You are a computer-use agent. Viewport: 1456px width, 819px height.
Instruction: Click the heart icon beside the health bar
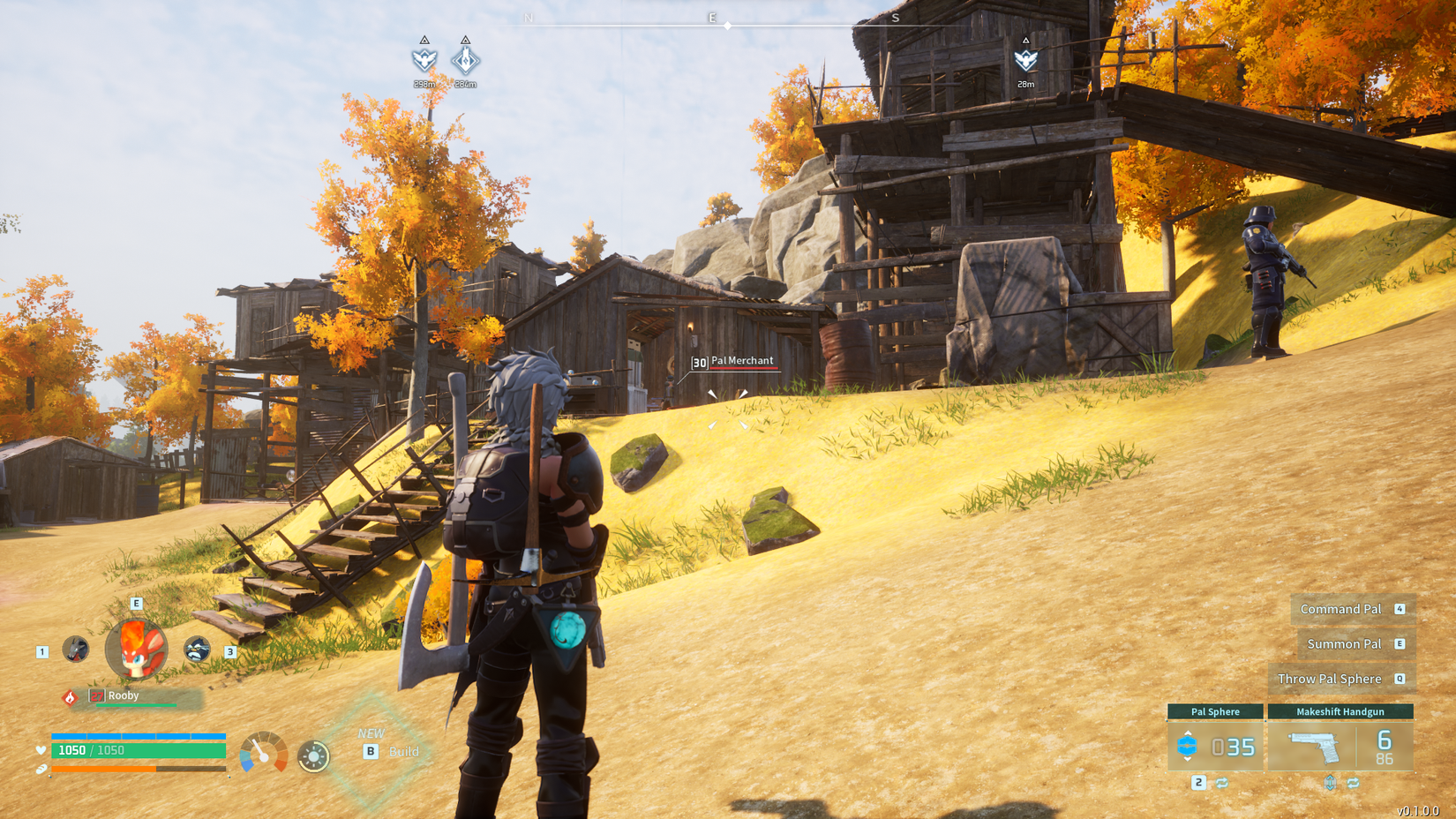(41, 749)
